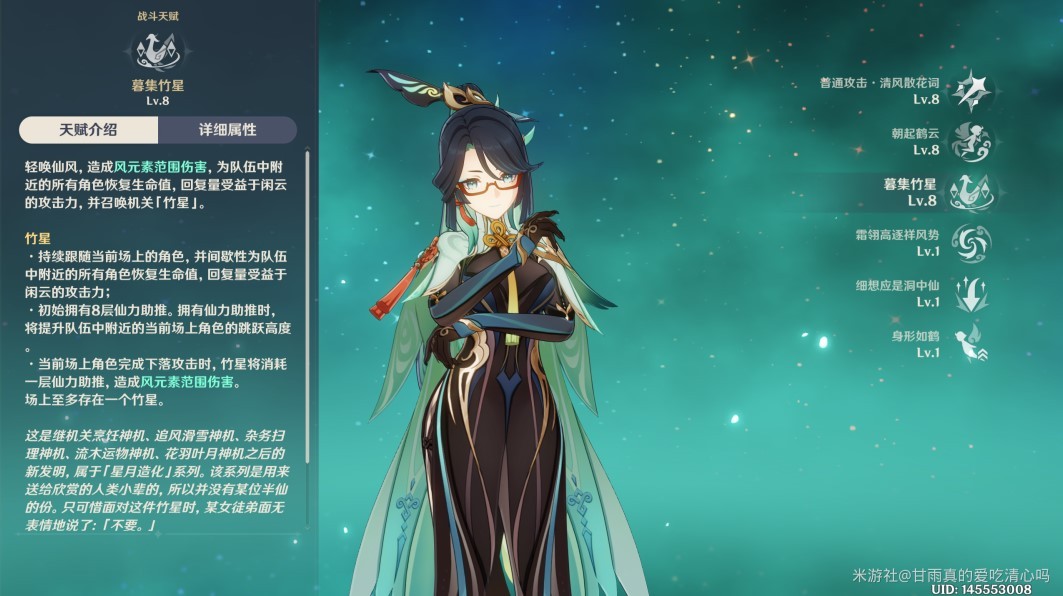Select the 普通攻击·清风散花词 talent
Viewport: 1063px width, 596px height.
click(x=970, y=91)
